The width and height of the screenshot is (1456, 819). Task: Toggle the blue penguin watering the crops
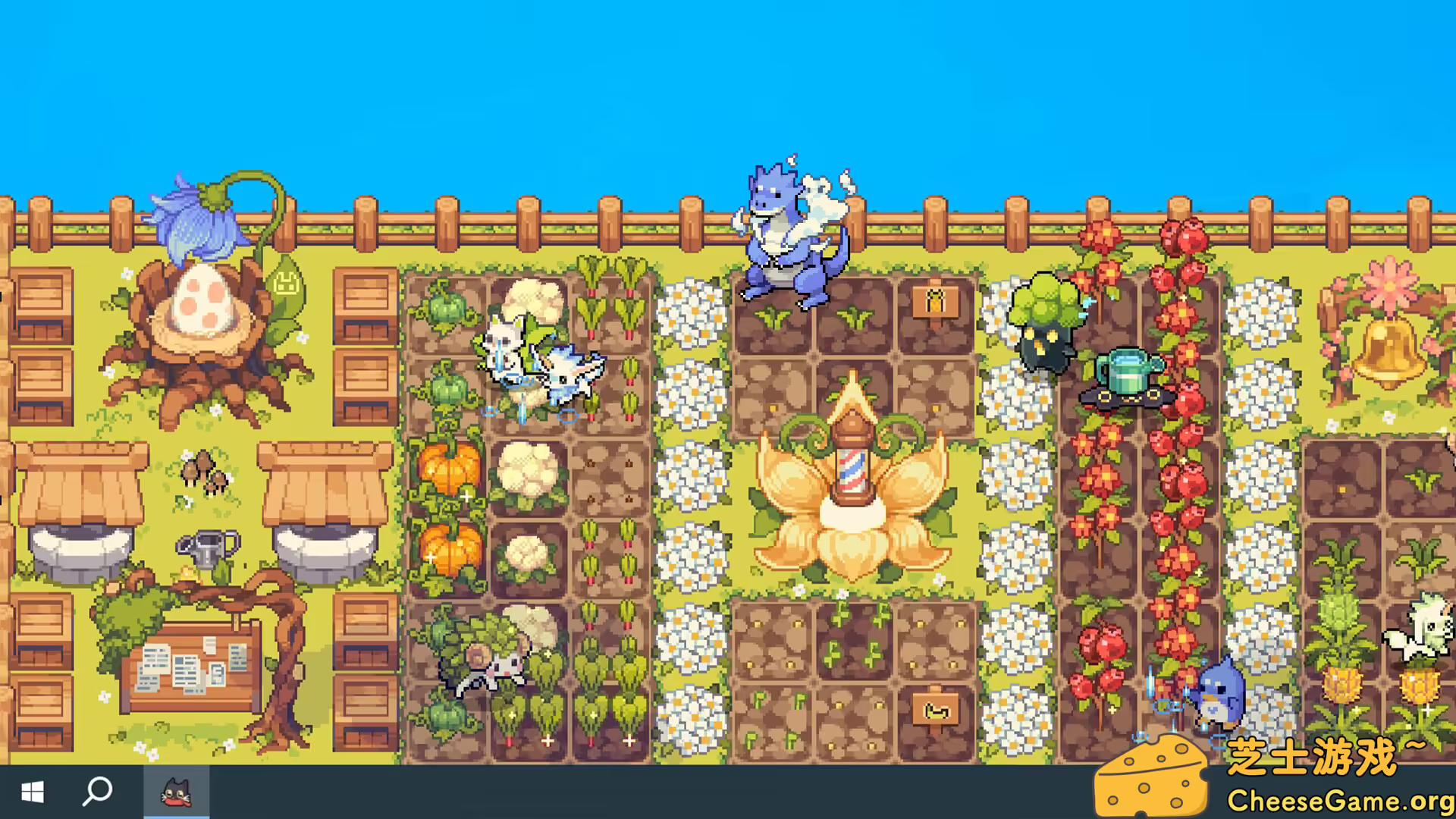click(x=1221, y=694)
